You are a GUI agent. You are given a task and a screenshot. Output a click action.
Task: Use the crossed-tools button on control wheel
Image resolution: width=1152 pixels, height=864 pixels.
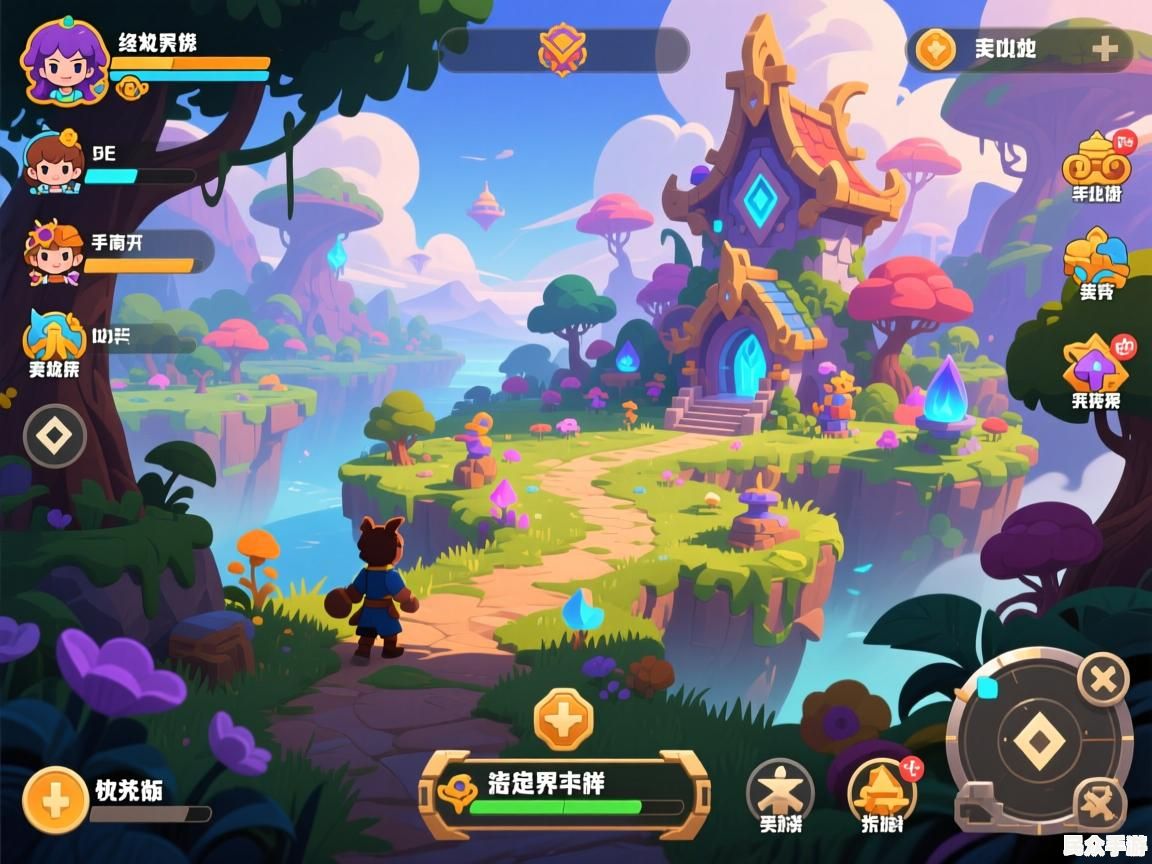pos(1098,803)
